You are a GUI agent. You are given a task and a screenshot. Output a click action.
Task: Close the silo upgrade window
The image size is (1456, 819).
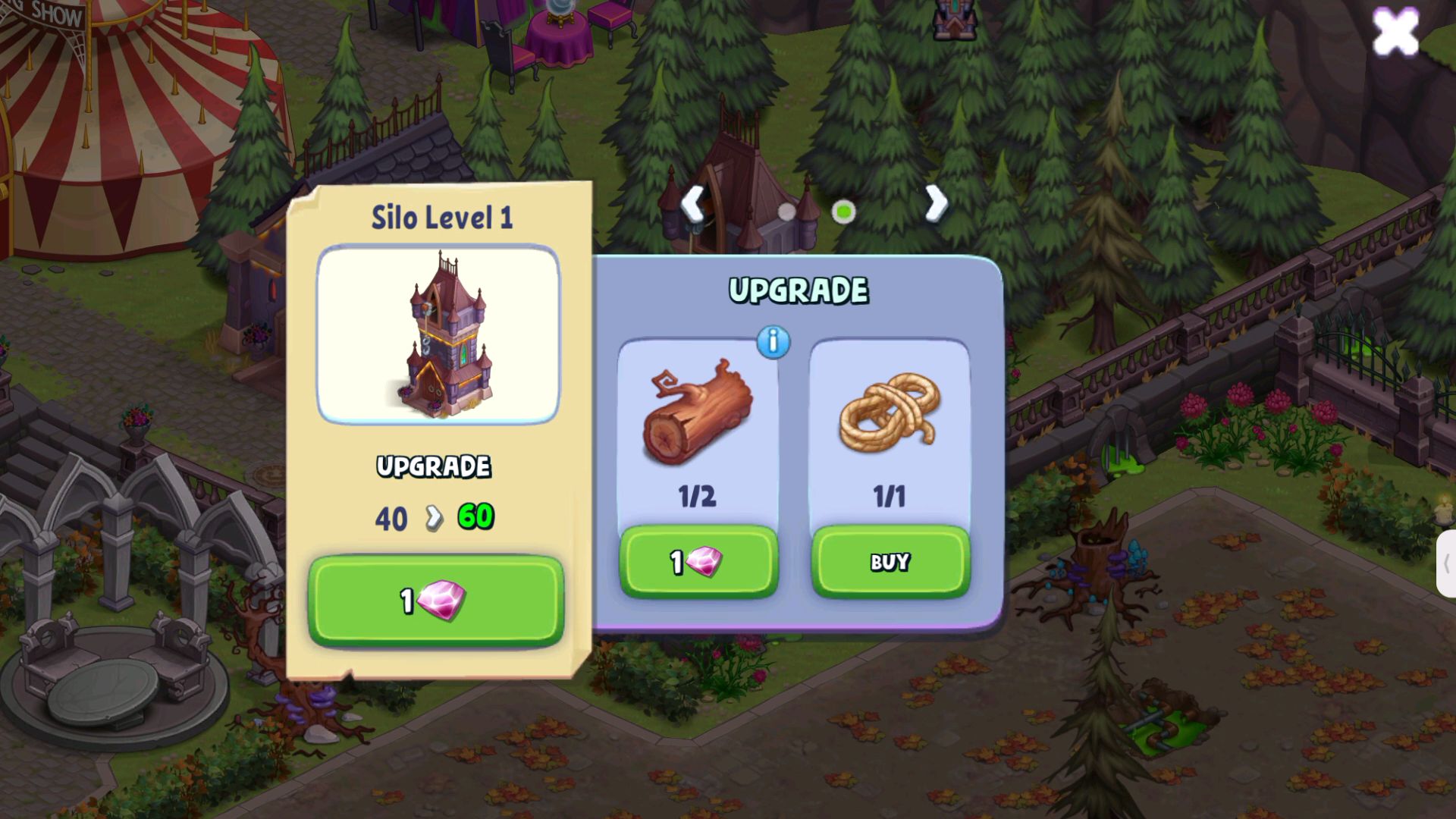pyautogui.click(x=1395, y=32)
